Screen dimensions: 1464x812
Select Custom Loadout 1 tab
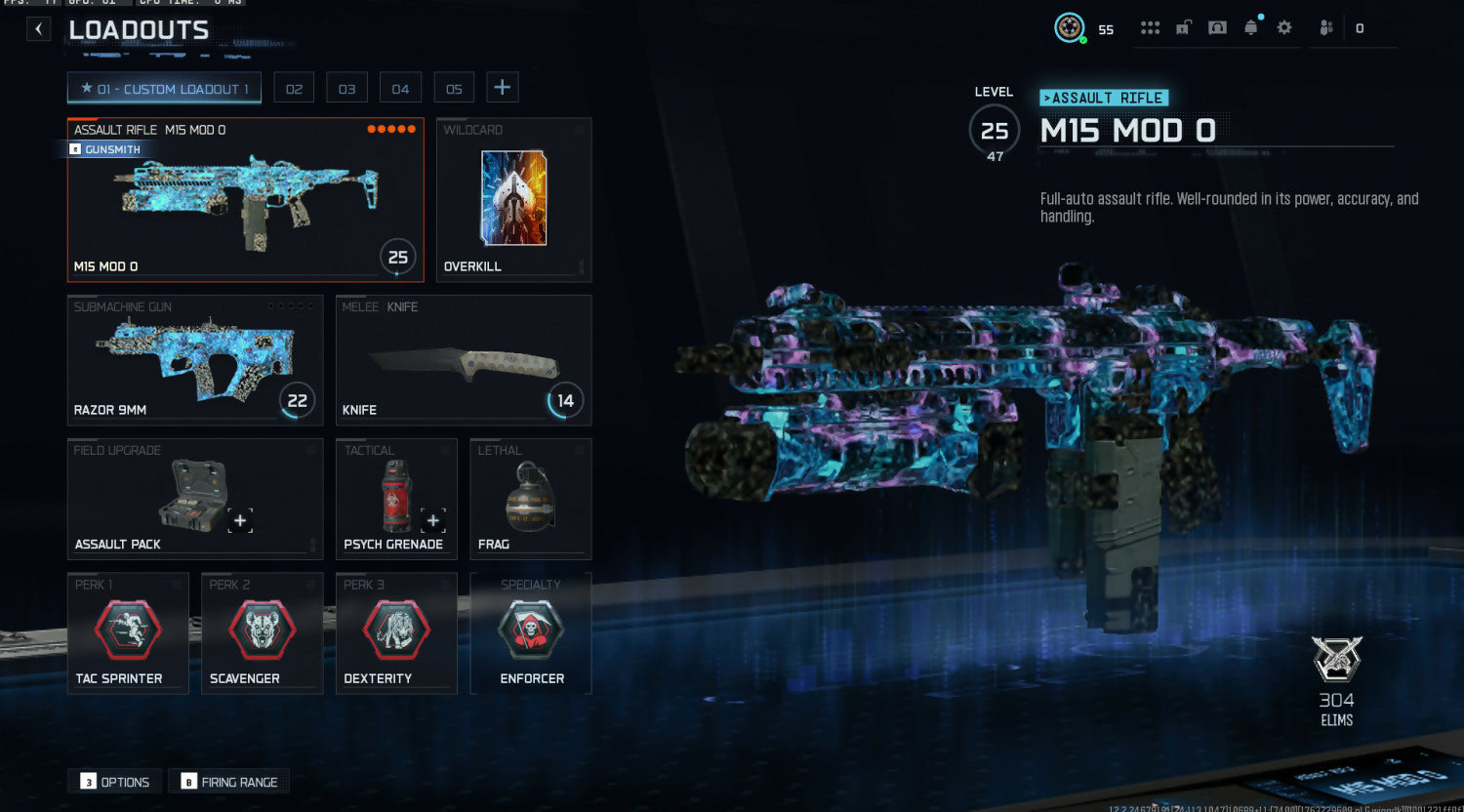(164, 89)
